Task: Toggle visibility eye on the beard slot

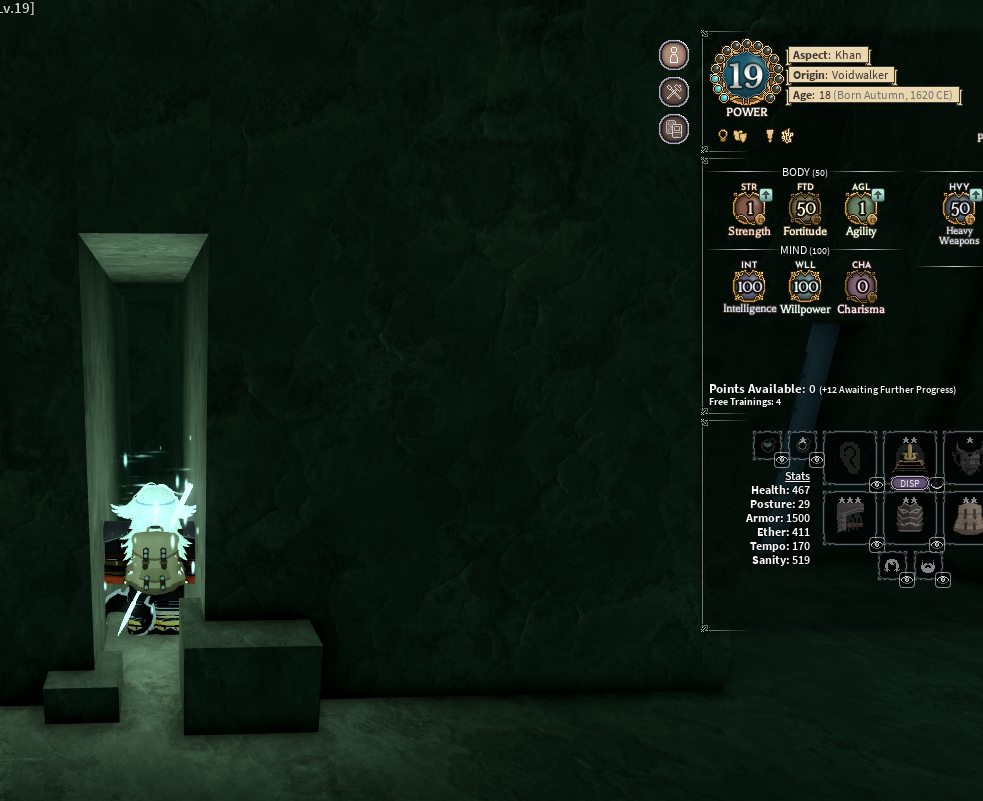Action: pos(942,580)
